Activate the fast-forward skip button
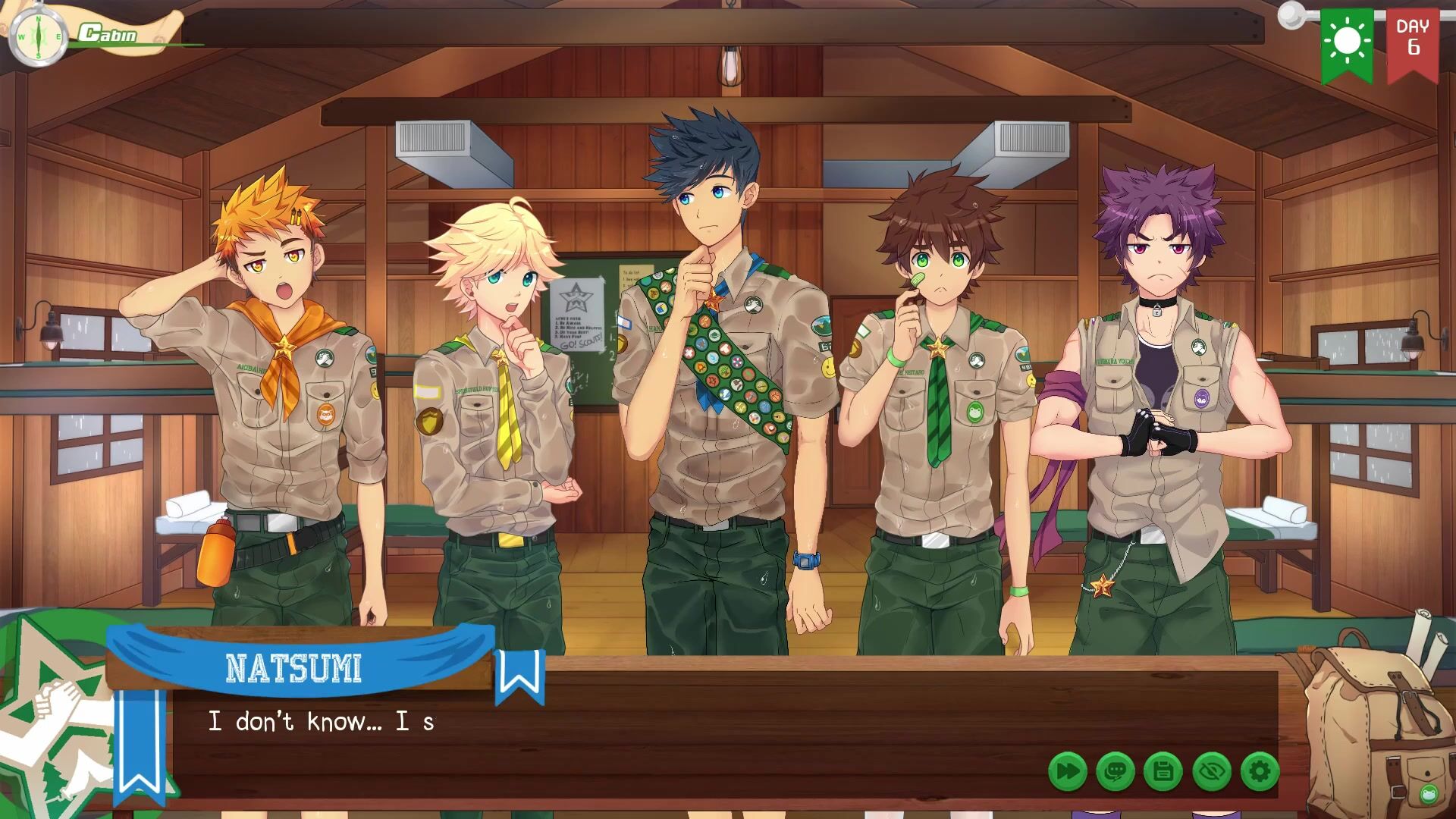Viewport: 1456px width, 819px height. click(x=1067, y=772)
